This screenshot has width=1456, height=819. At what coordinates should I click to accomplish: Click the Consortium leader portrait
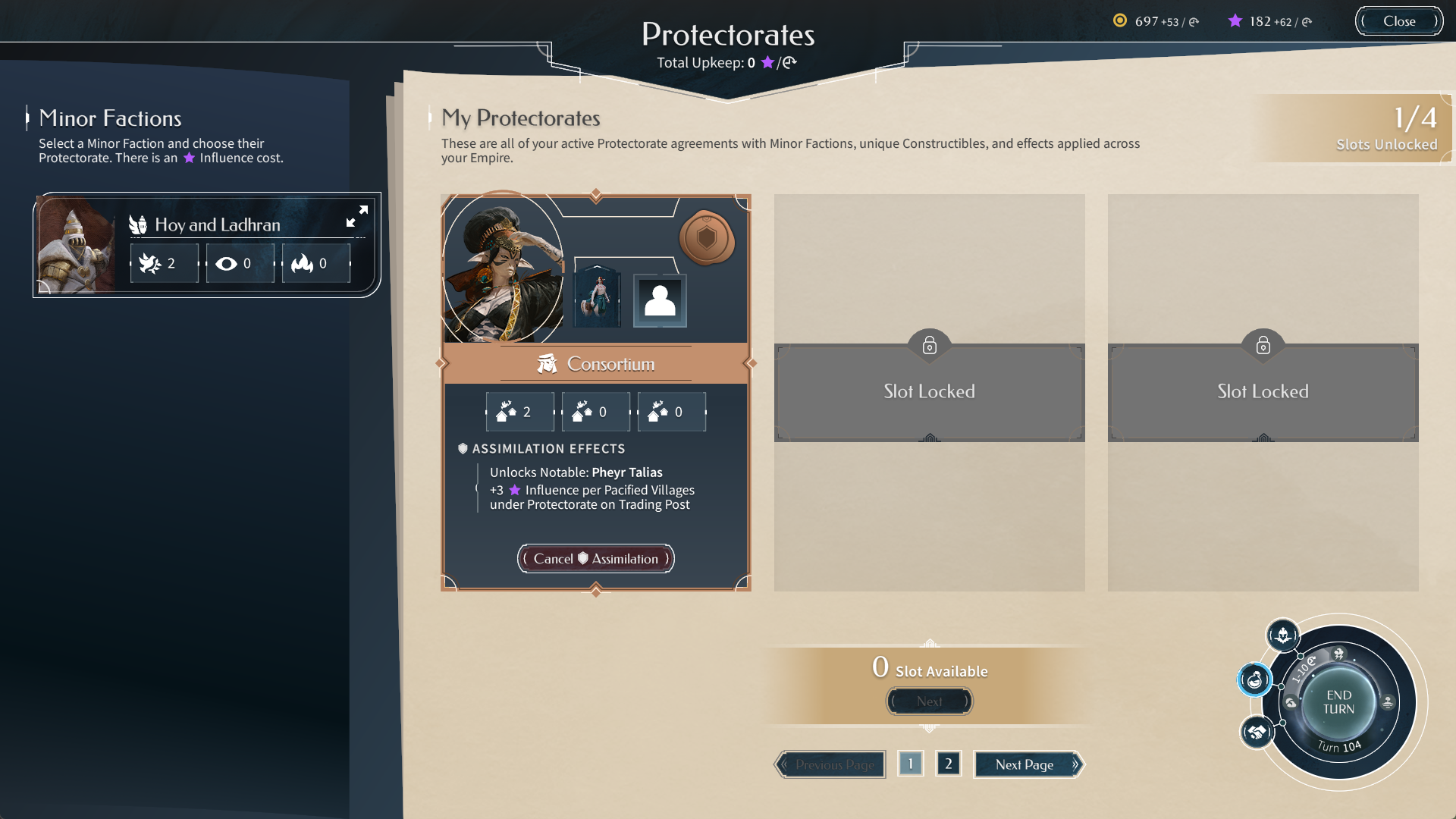pyautogui.click(x=503, y=268)
